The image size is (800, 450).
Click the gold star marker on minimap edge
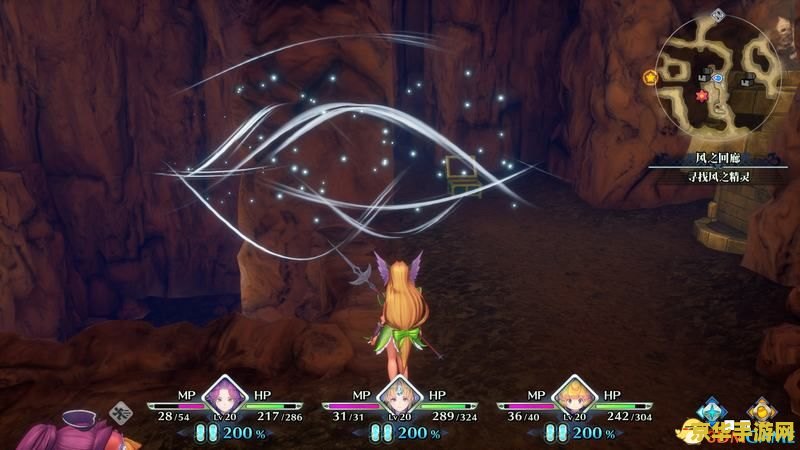point(651,76)
